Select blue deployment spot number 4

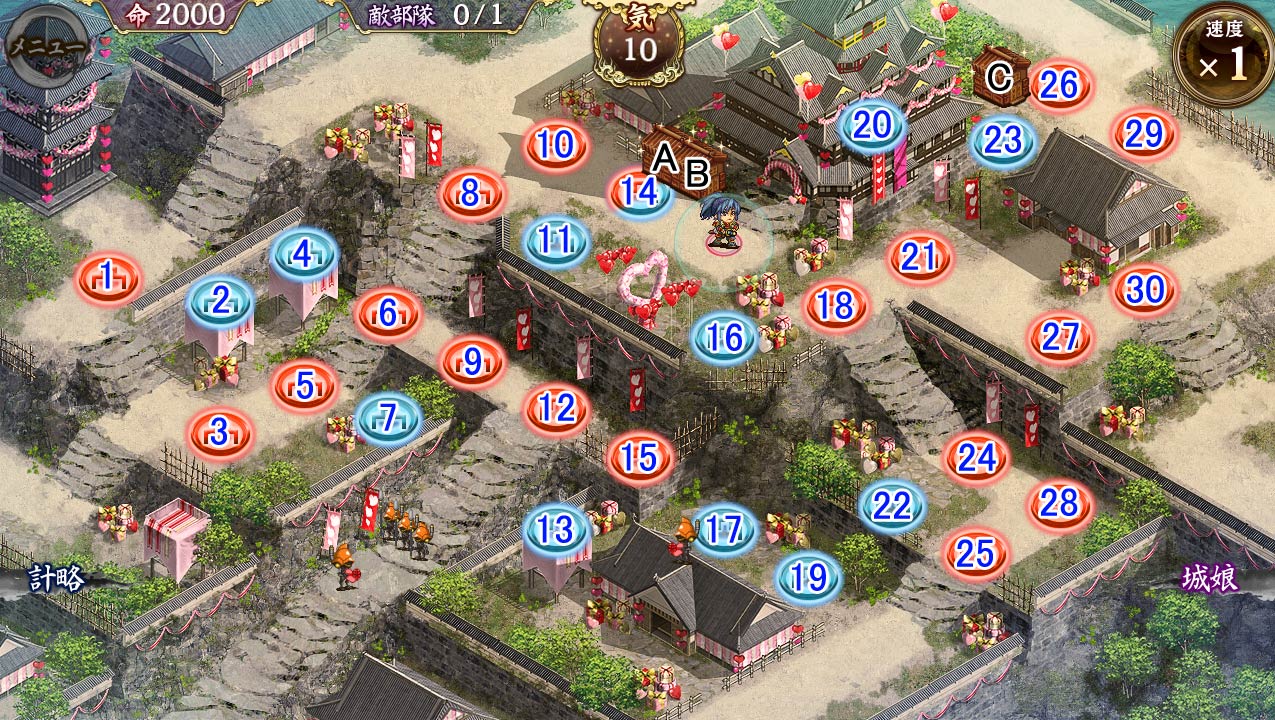(304, 256)
